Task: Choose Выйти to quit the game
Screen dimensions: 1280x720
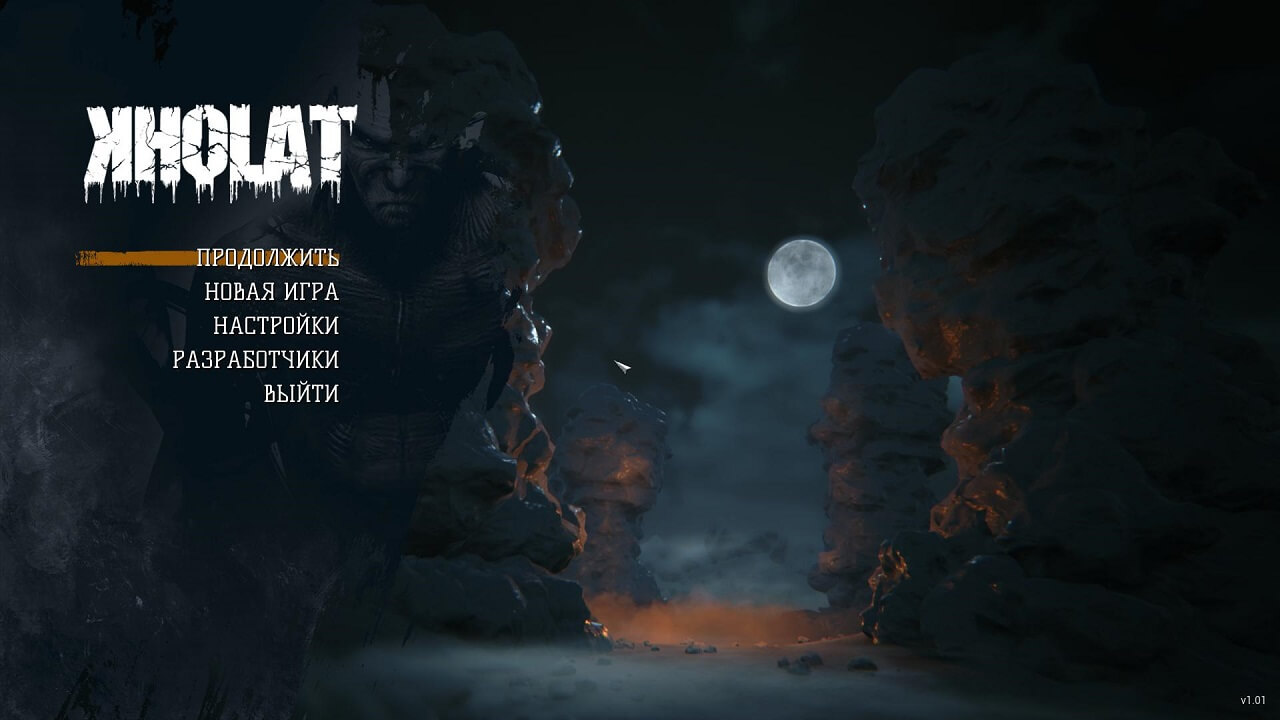Action: [x=301, y=394]
